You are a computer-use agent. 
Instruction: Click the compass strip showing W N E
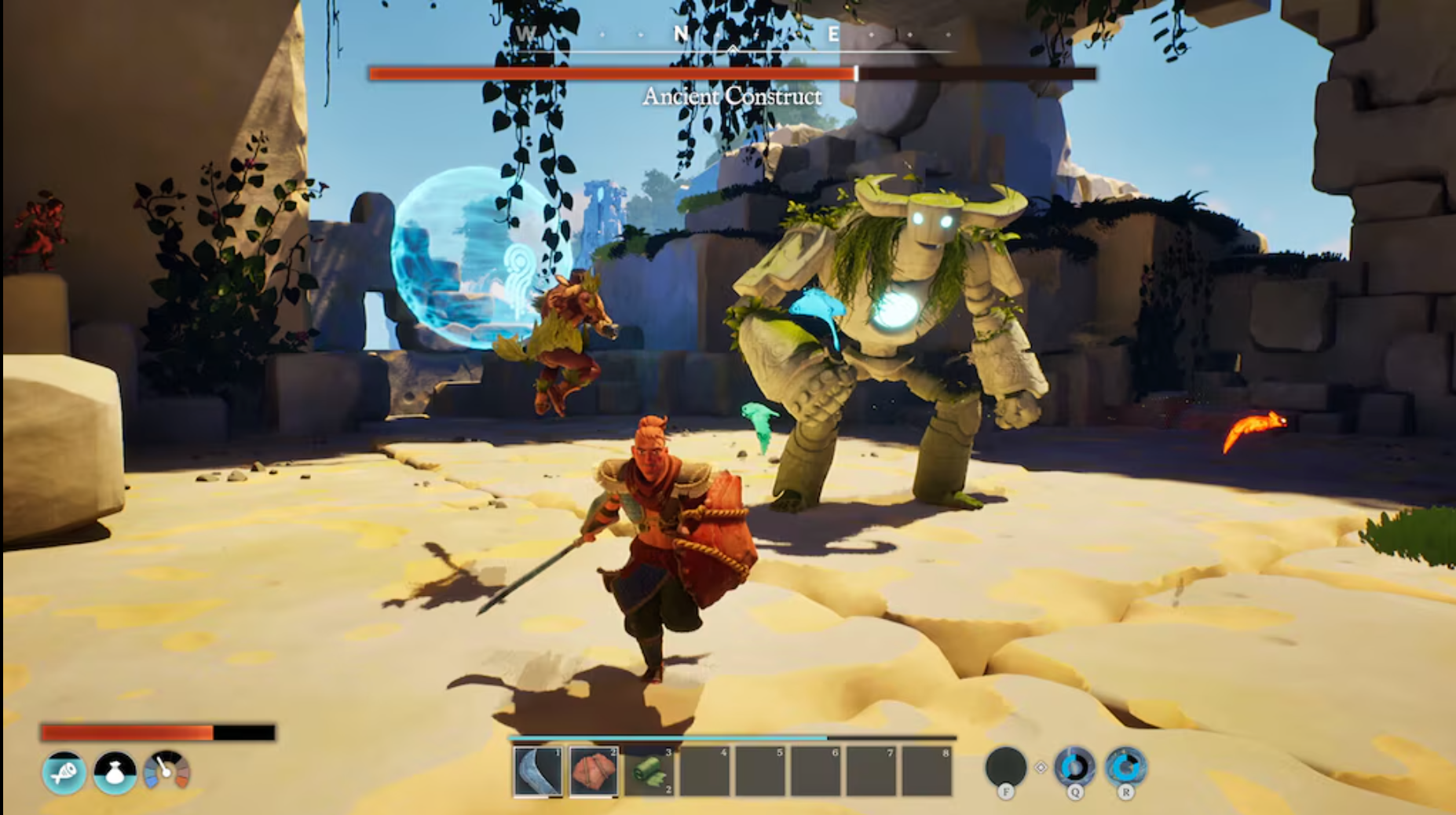[x=733, y=35]
